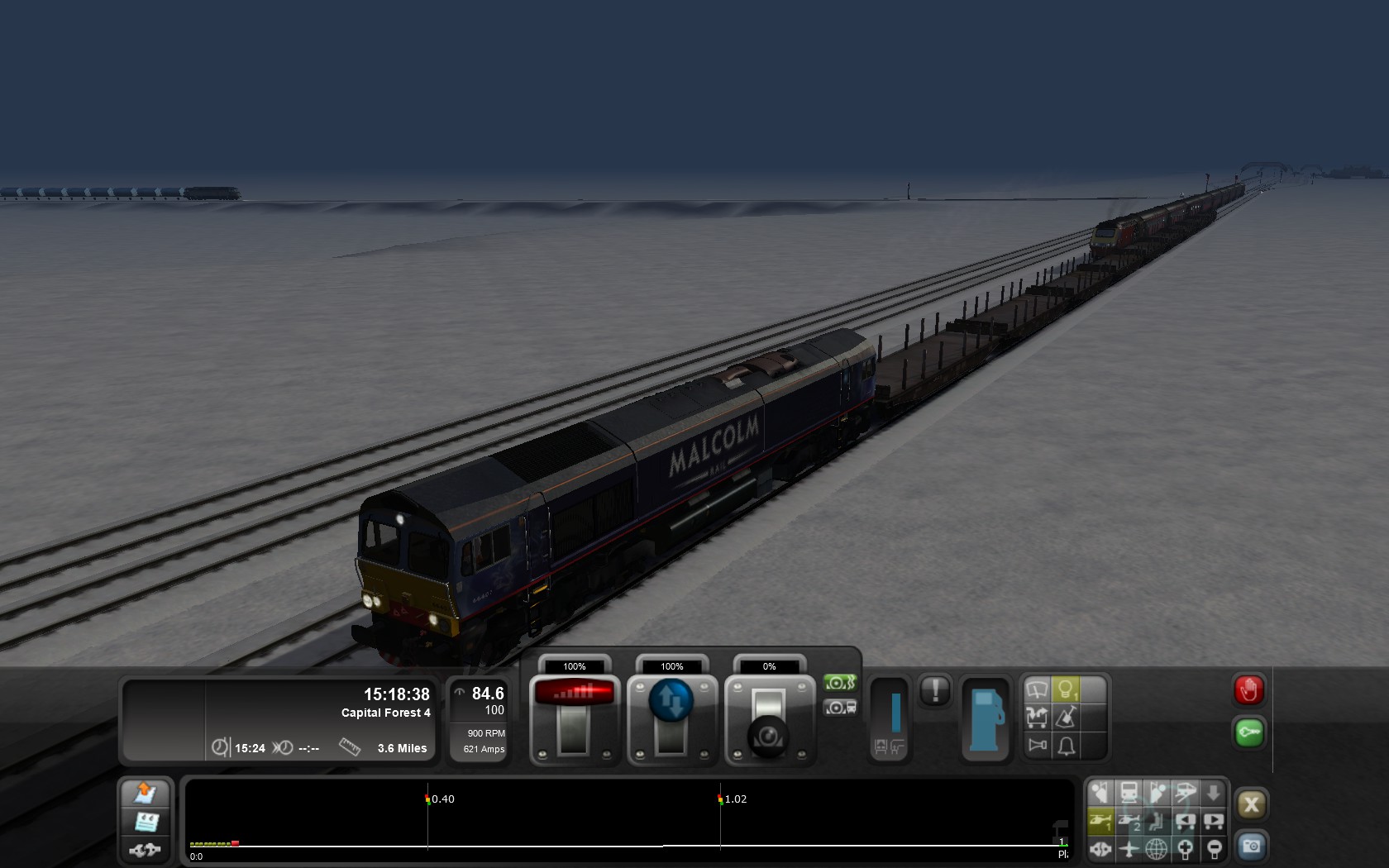Sound the horn
The image size is (1389, 868).
[x=1037, y=746]
